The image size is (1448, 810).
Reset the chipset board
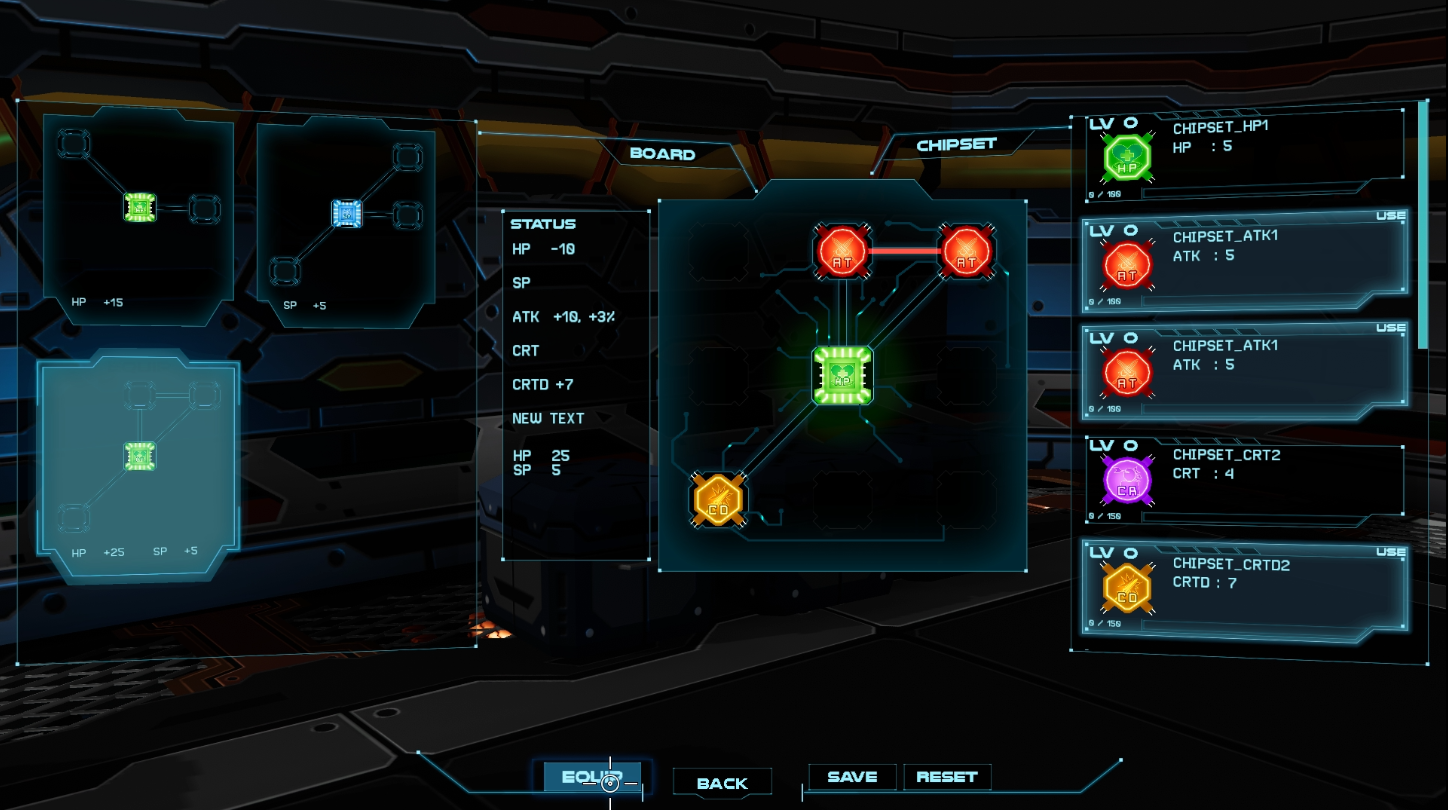[x=946, y=777]
